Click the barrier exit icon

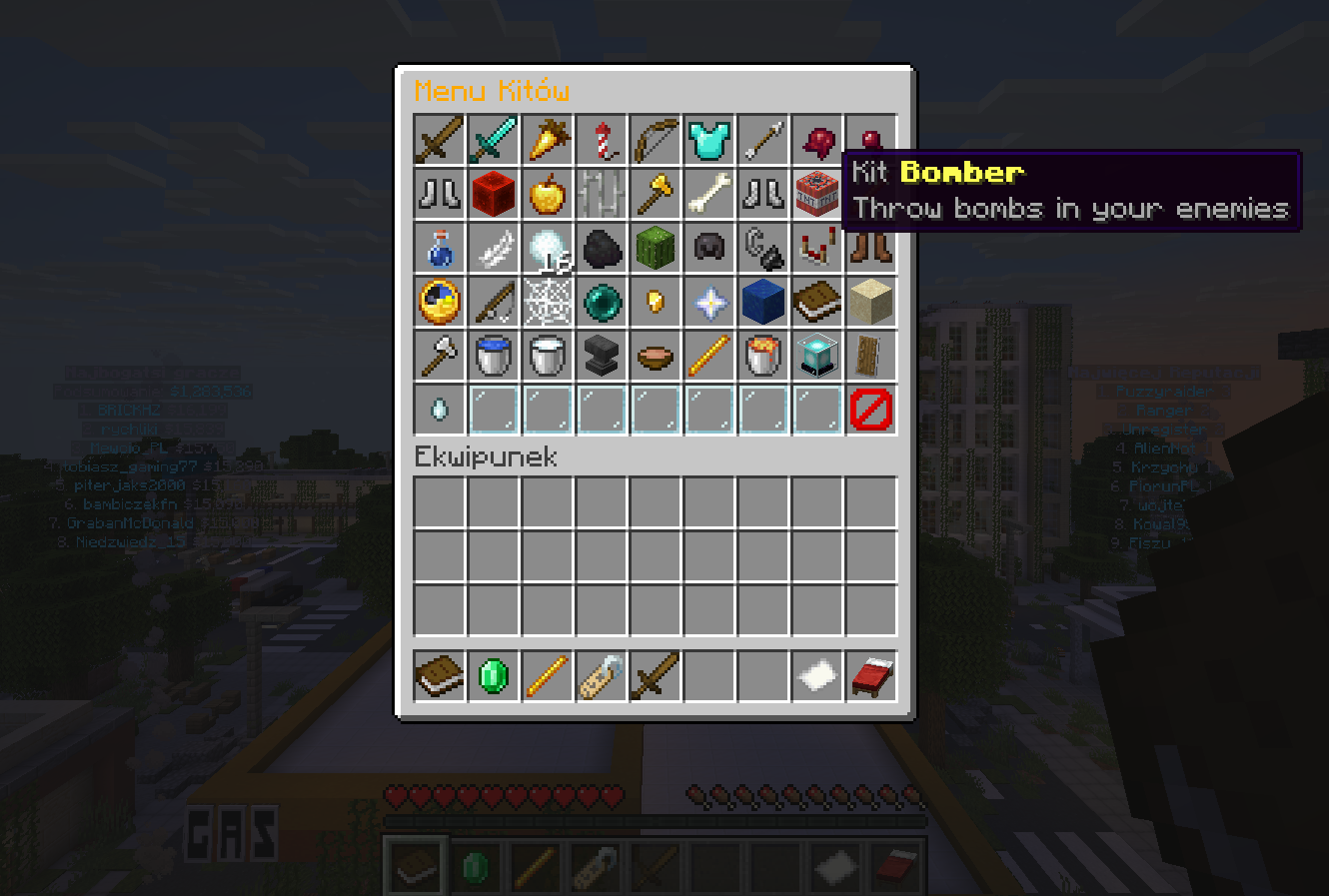tap(870, 410)
